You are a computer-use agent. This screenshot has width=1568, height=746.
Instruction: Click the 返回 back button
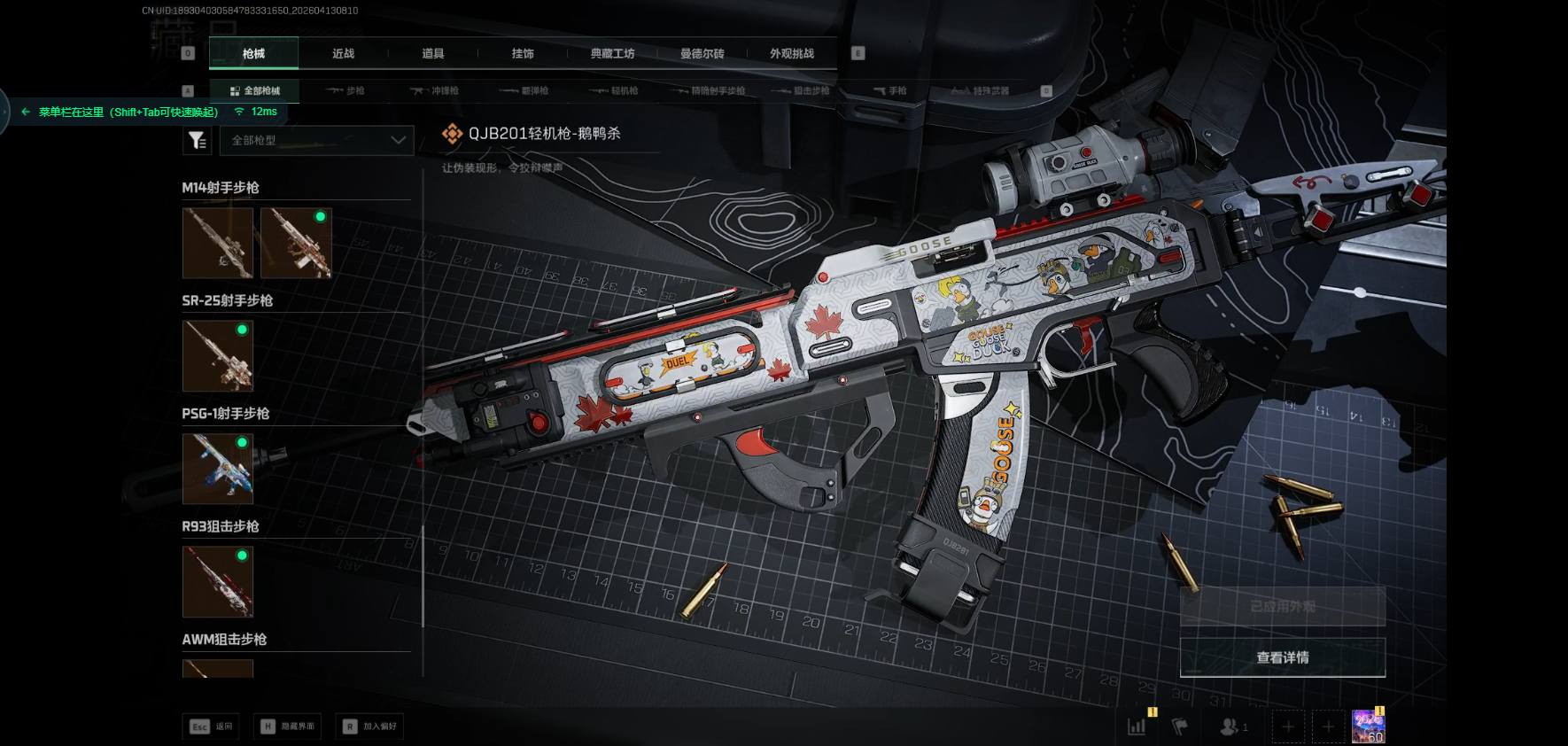pos(212,727)
